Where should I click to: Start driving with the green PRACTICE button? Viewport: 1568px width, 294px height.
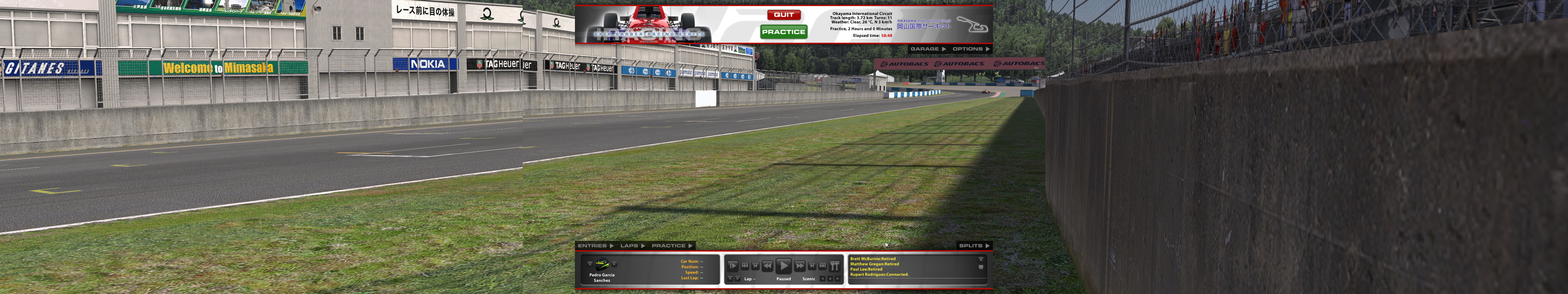click(783, 32)
